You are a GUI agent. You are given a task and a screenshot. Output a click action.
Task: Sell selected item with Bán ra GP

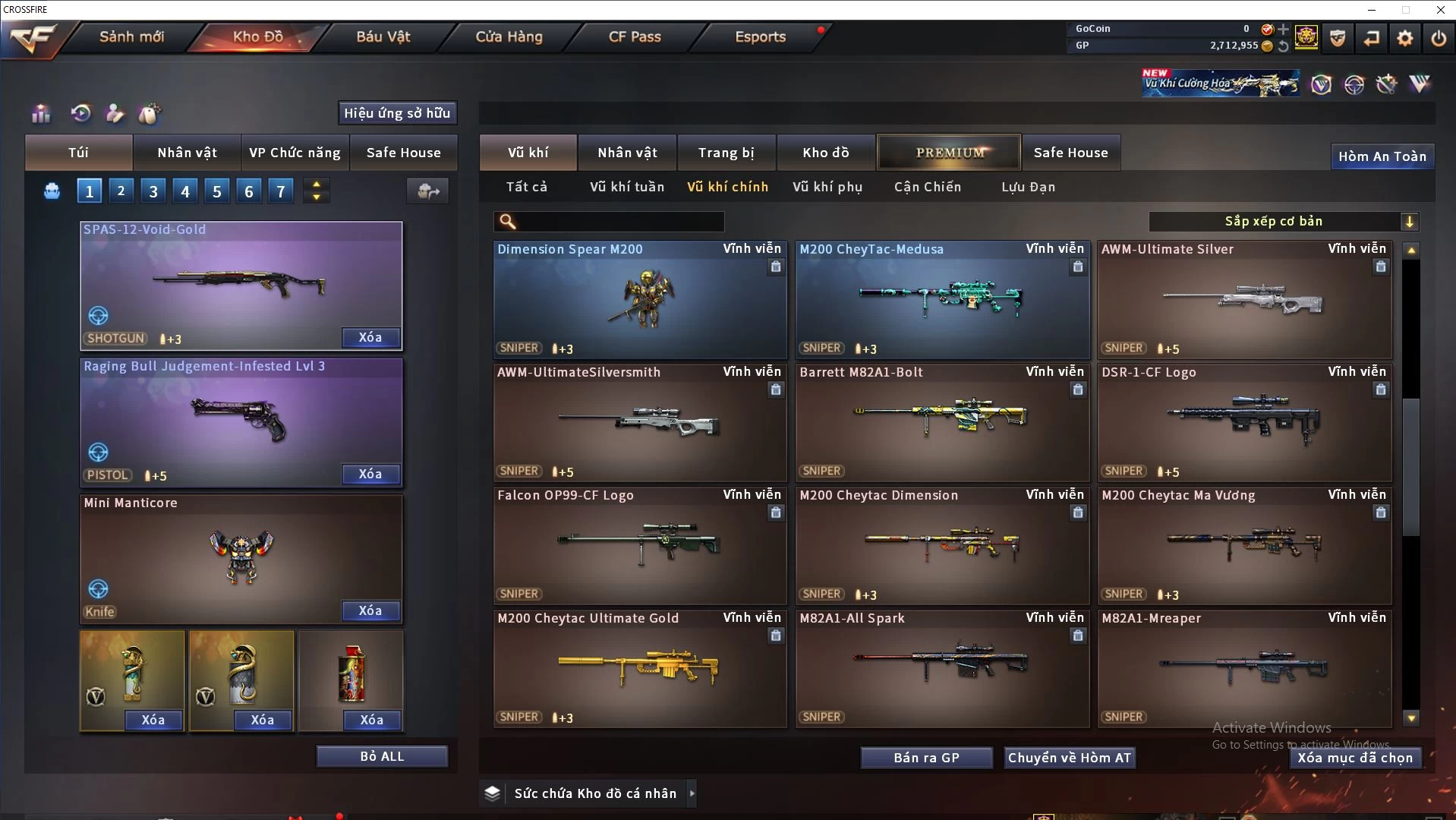pos(926,758)
